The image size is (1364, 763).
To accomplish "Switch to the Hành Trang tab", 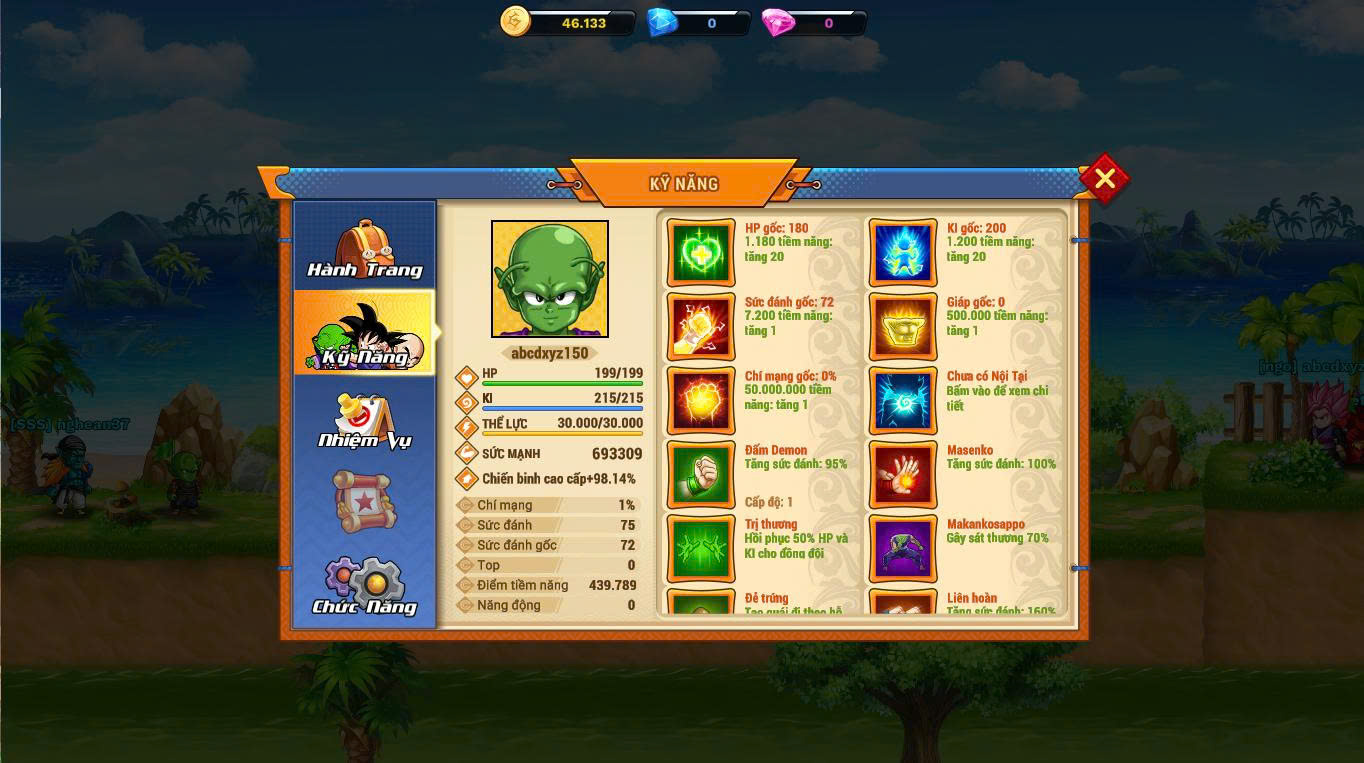I will [364, 249].
